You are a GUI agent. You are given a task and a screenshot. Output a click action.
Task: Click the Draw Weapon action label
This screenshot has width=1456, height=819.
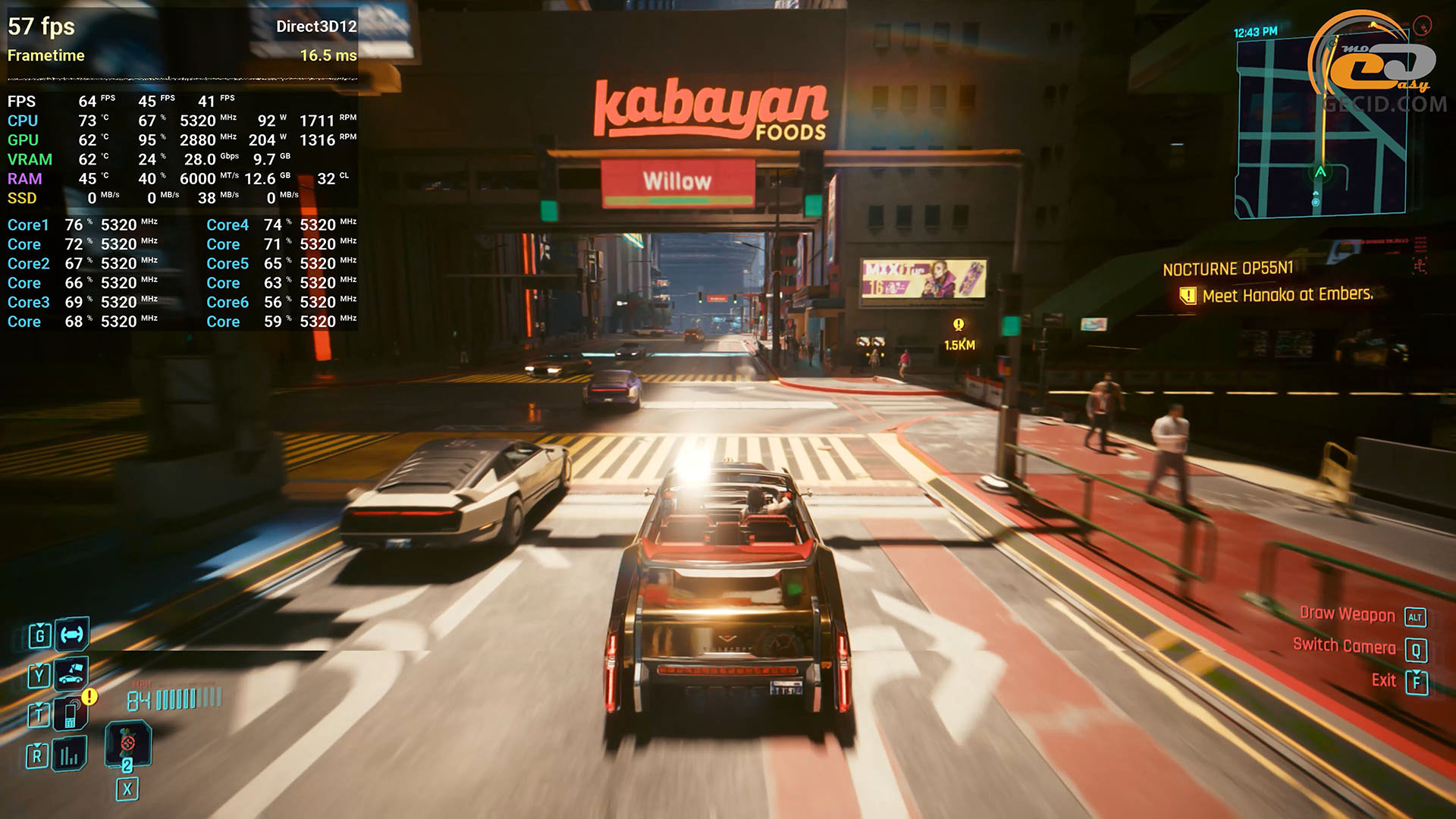(x=1347, y=614)
